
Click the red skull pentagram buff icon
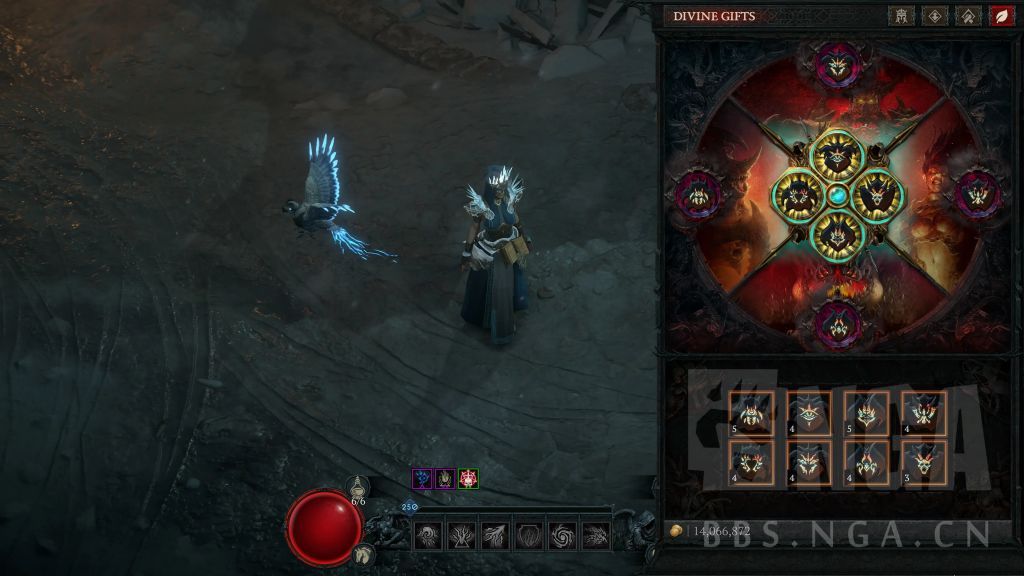click(468, 478)
